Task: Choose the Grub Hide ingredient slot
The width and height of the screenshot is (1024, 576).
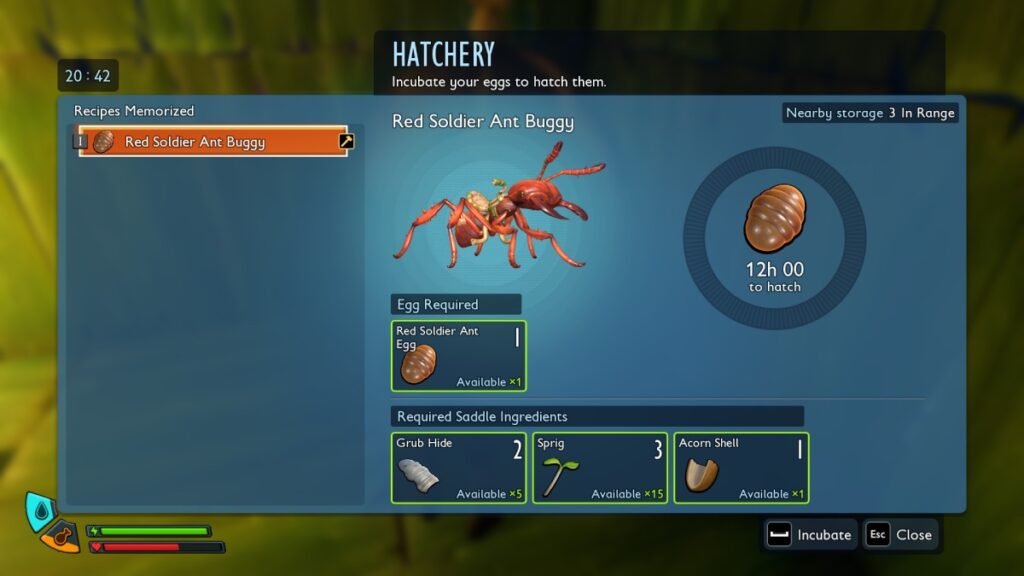Action: coord(458,468)
